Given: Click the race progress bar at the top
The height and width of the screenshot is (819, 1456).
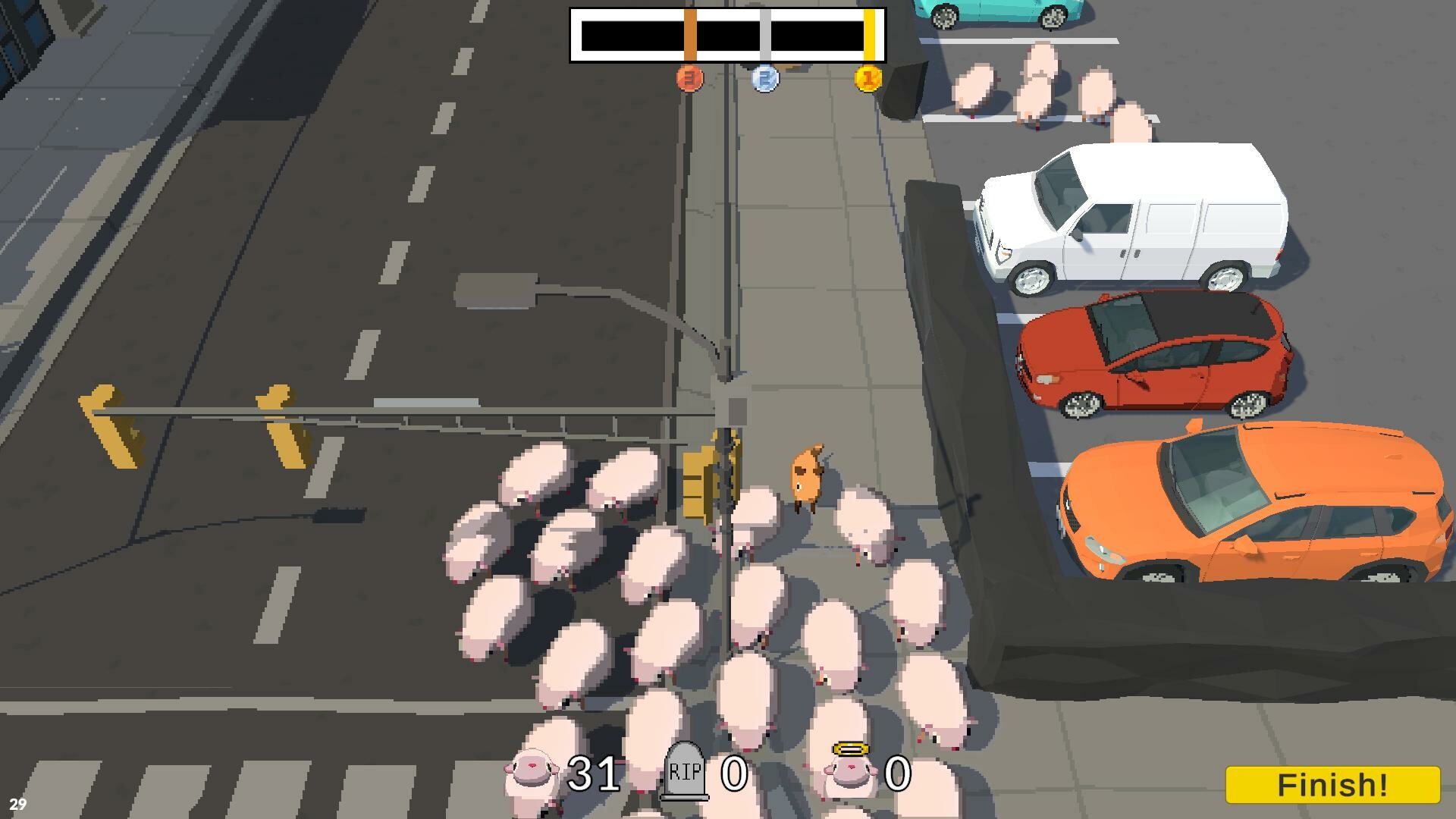Looking at the screenshot, I should (726, 34).
